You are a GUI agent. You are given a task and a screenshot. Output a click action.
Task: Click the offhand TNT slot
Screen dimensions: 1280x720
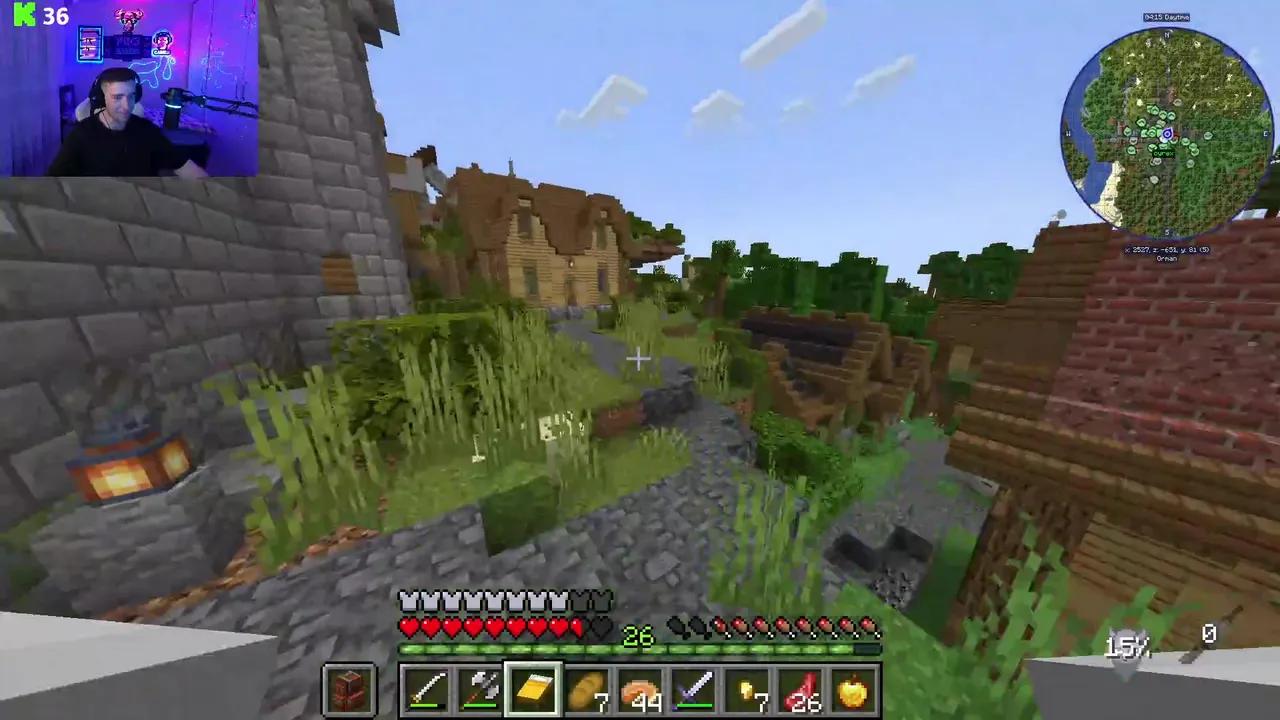point(349,688)
